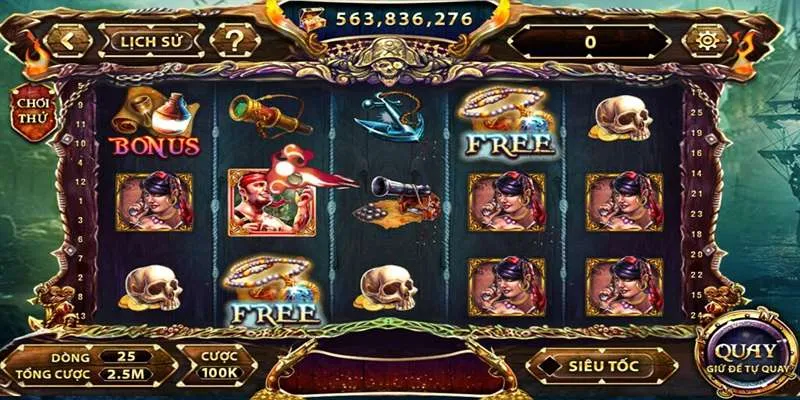Adjust the Cược 100K bet amount
This screenshot has height=400, width=800.
point(216,365)
